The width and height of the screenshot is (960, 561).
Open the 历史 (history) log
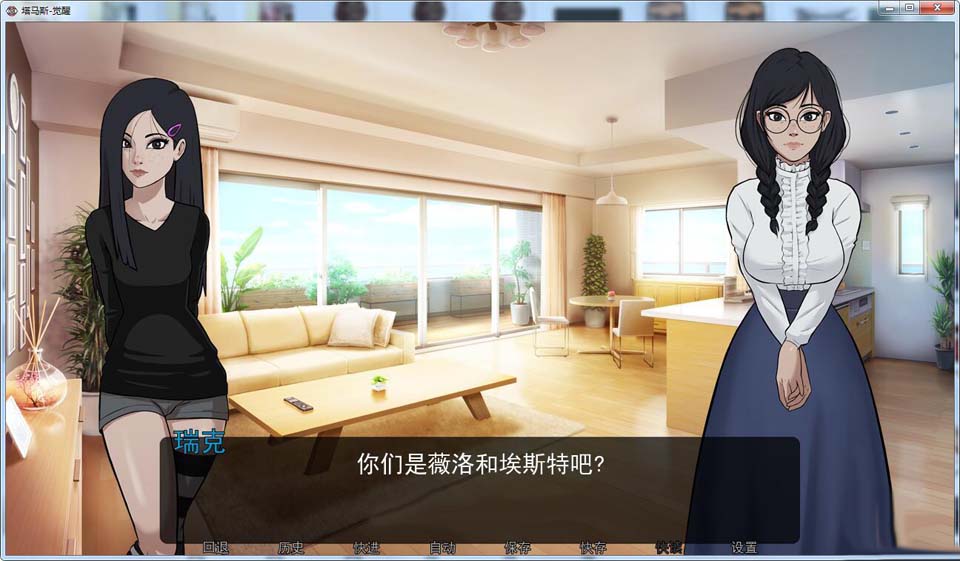291,548
